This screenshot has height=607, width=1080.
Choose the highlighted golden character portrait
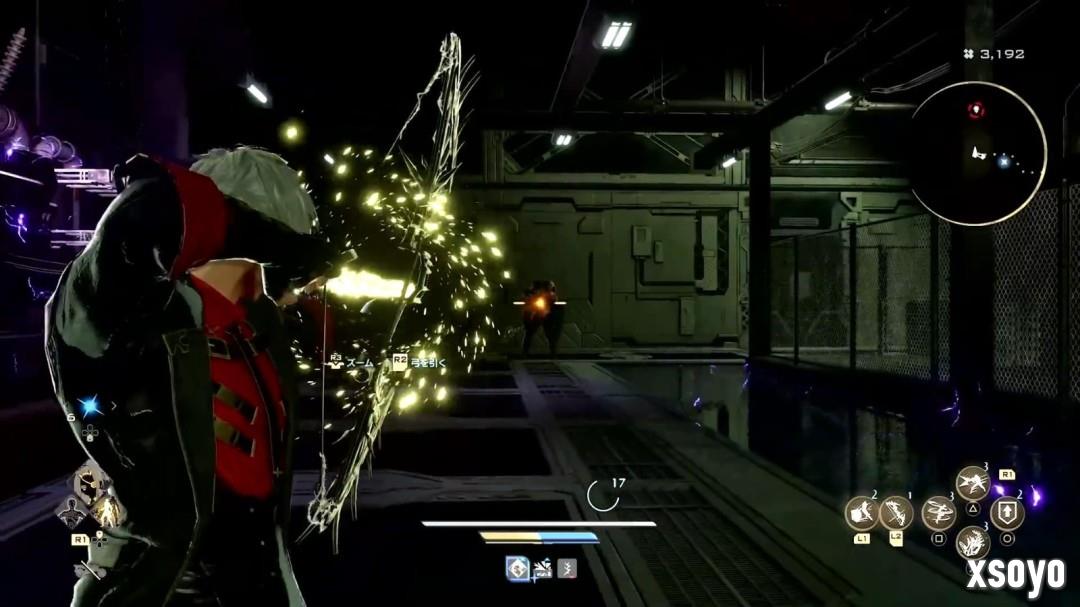click(x=106, y=511)
